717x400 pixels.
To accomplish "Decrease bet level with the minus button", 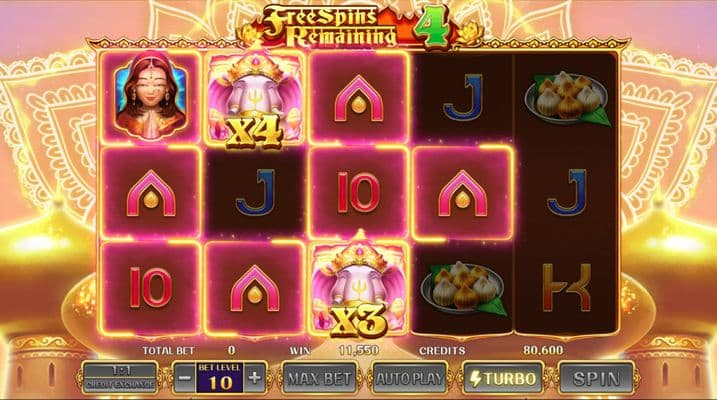I will [x=184, y=378].
